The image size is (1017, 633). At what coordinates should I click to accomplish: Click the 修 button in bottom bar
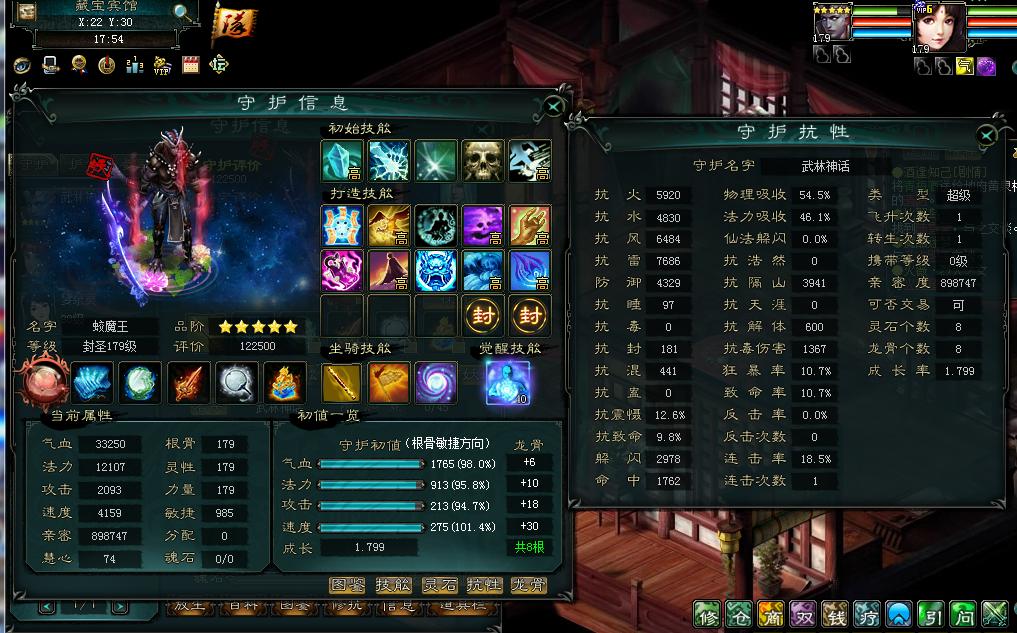pyautogui.click(x=707, y=613)
